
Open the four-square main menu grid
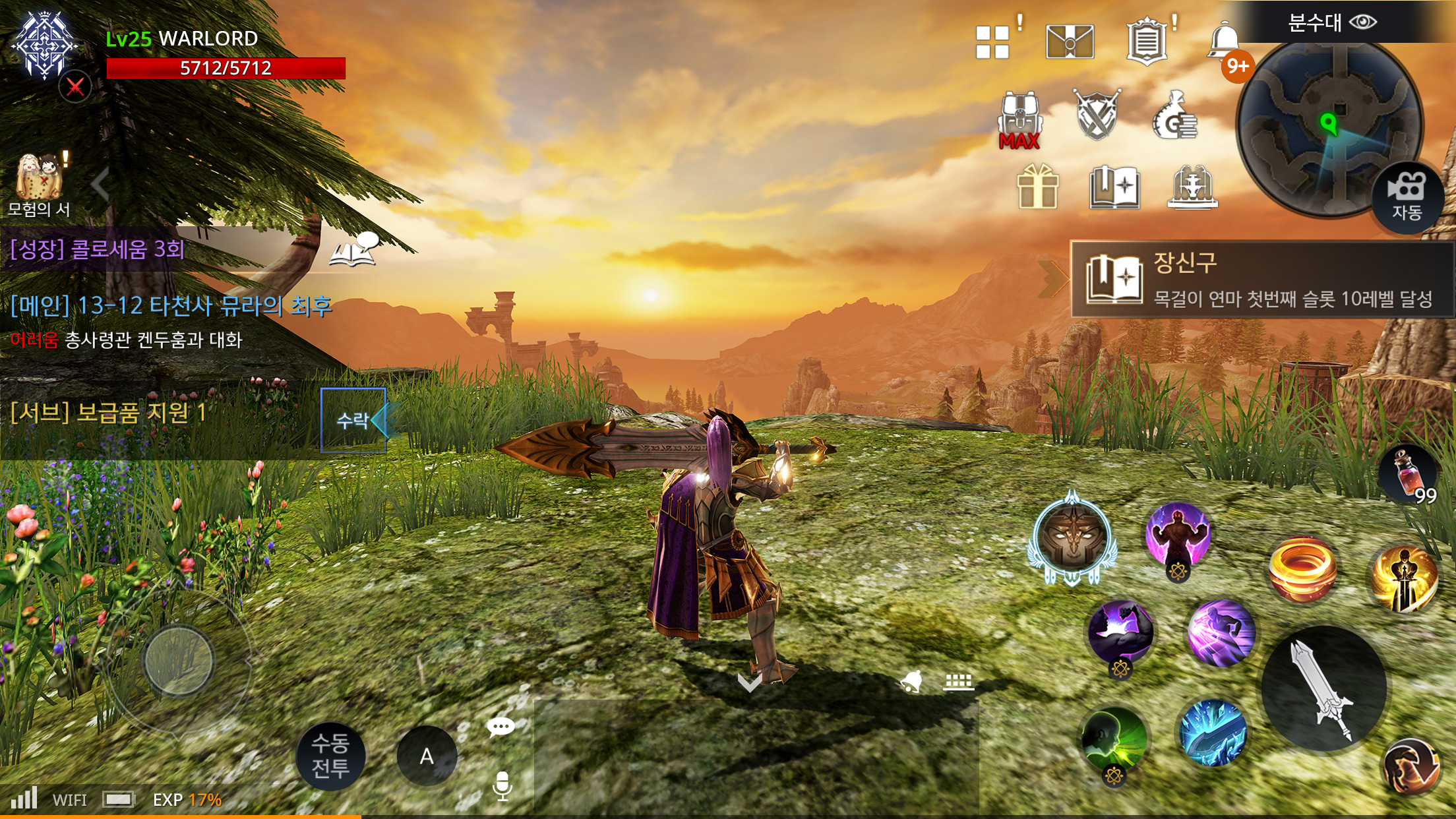point(992,42)
